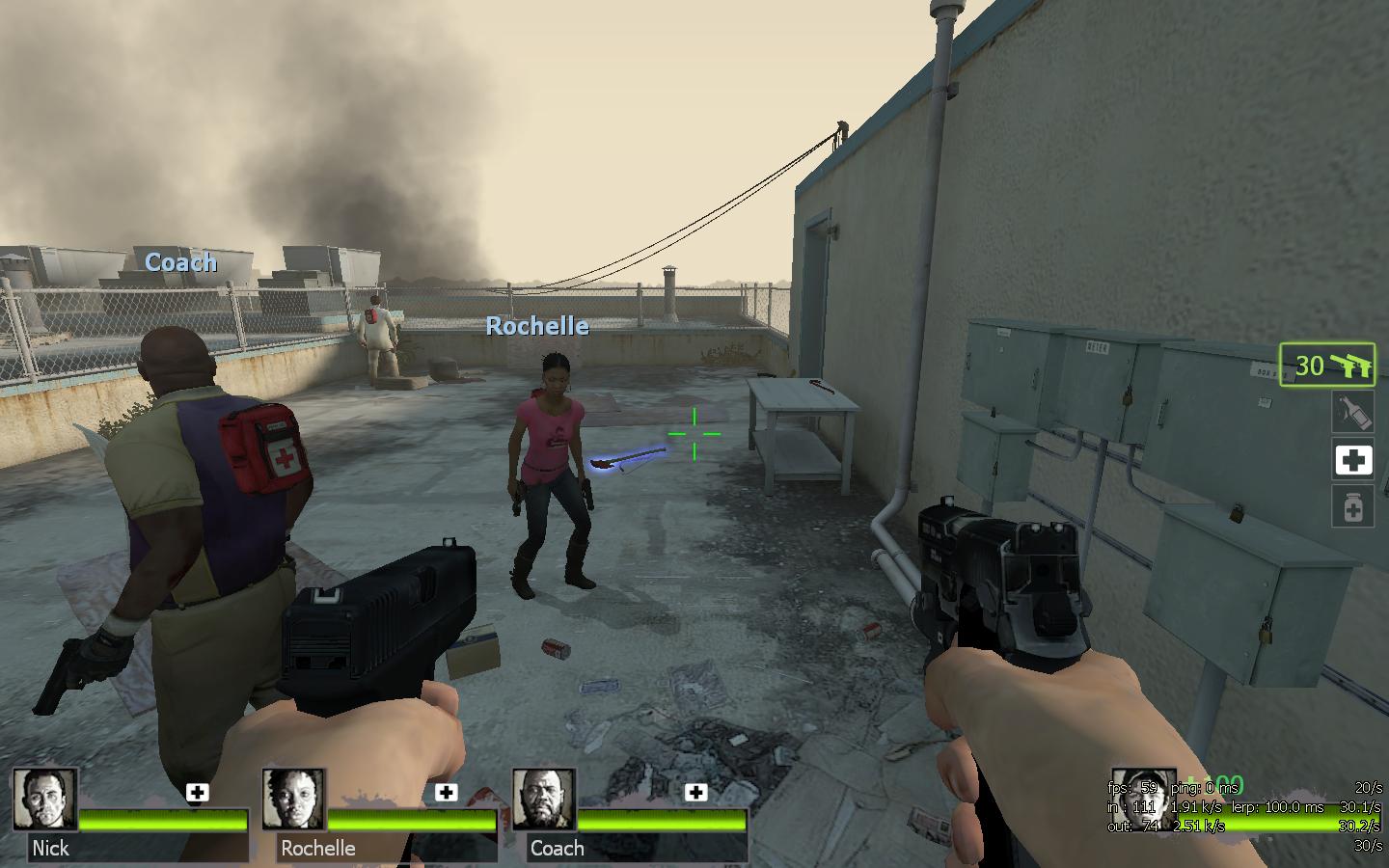Click the med kit indicator above Nick's health bar
The image size is (1389, 868).
coord(198,793)
